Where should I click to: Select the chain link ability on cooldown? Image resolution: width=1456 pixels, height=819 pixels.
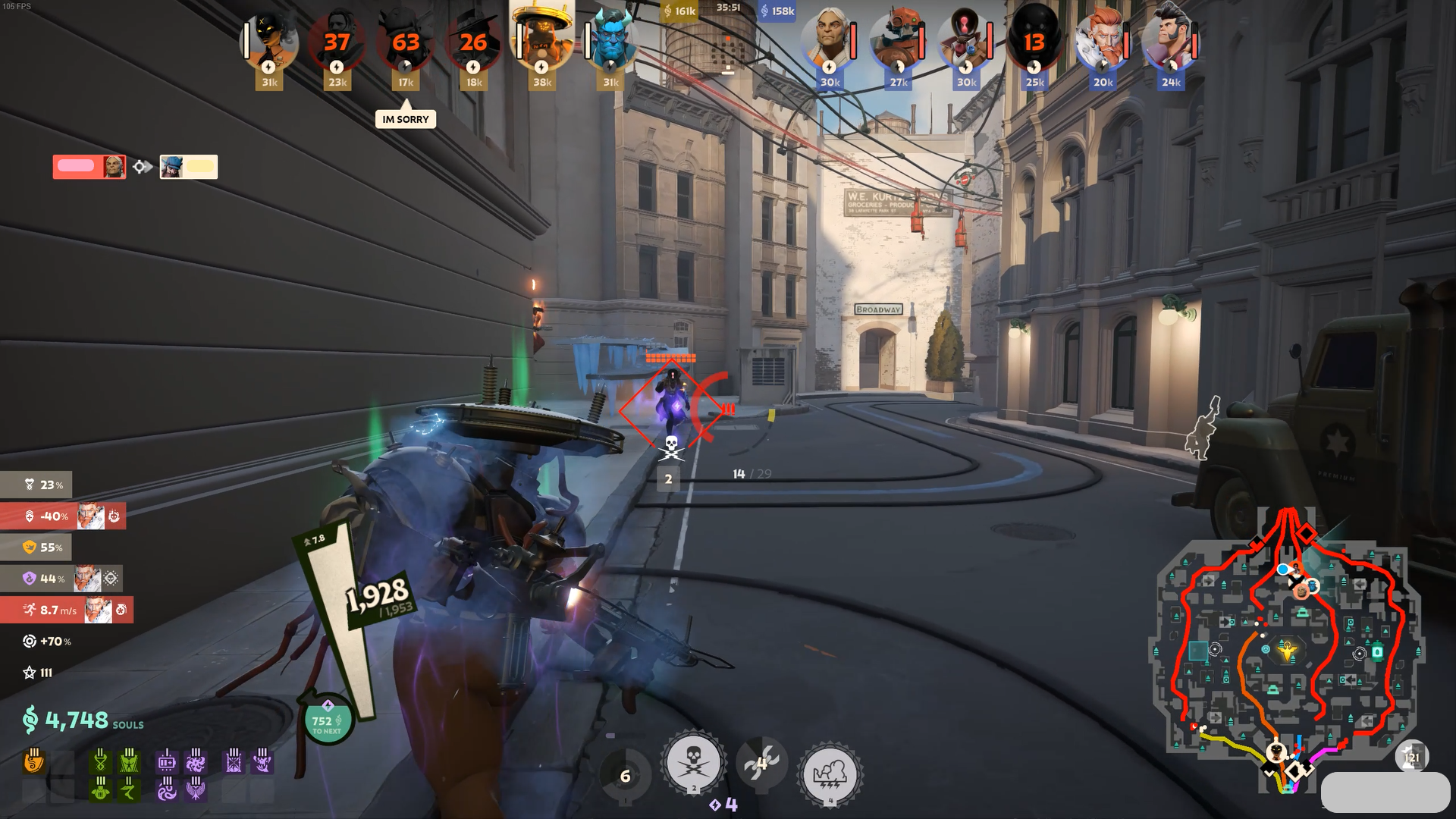(x=761, y=762)
